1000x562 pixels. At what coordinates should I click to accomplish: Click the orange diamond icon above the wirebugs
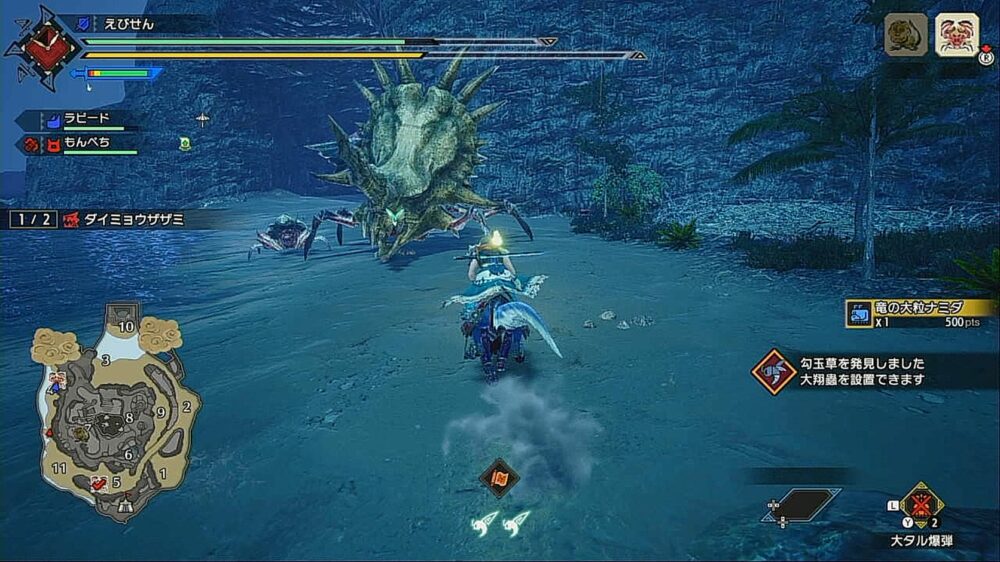(x=499, y=477)
